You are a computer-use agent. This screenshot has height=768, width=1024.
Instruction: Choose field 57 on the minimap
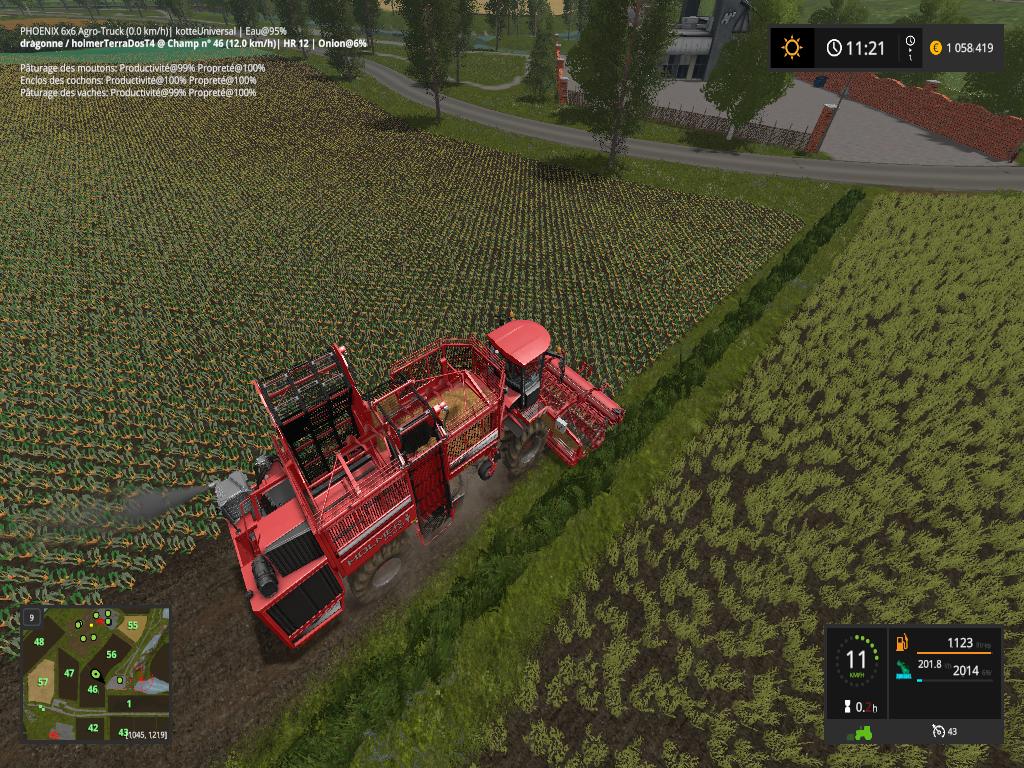[43, 682]
